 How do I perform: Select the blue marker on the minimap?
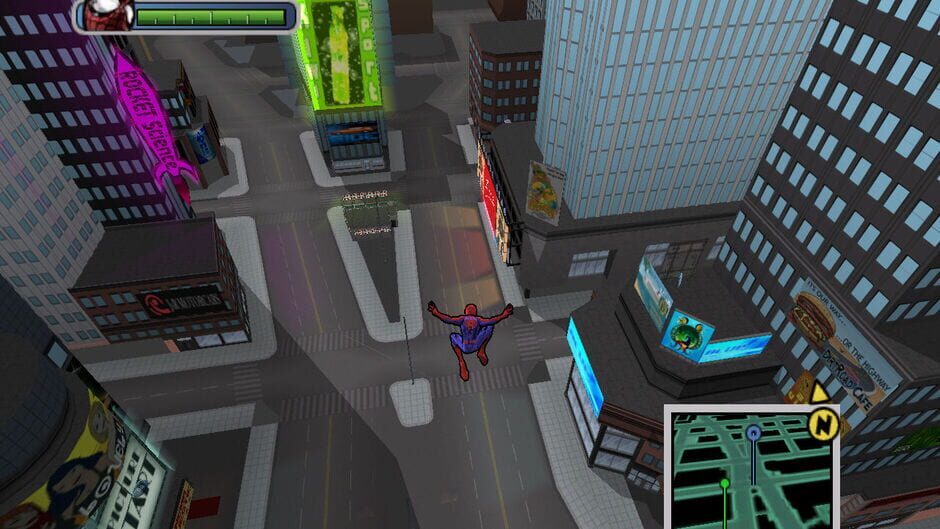tap(753, 433)
